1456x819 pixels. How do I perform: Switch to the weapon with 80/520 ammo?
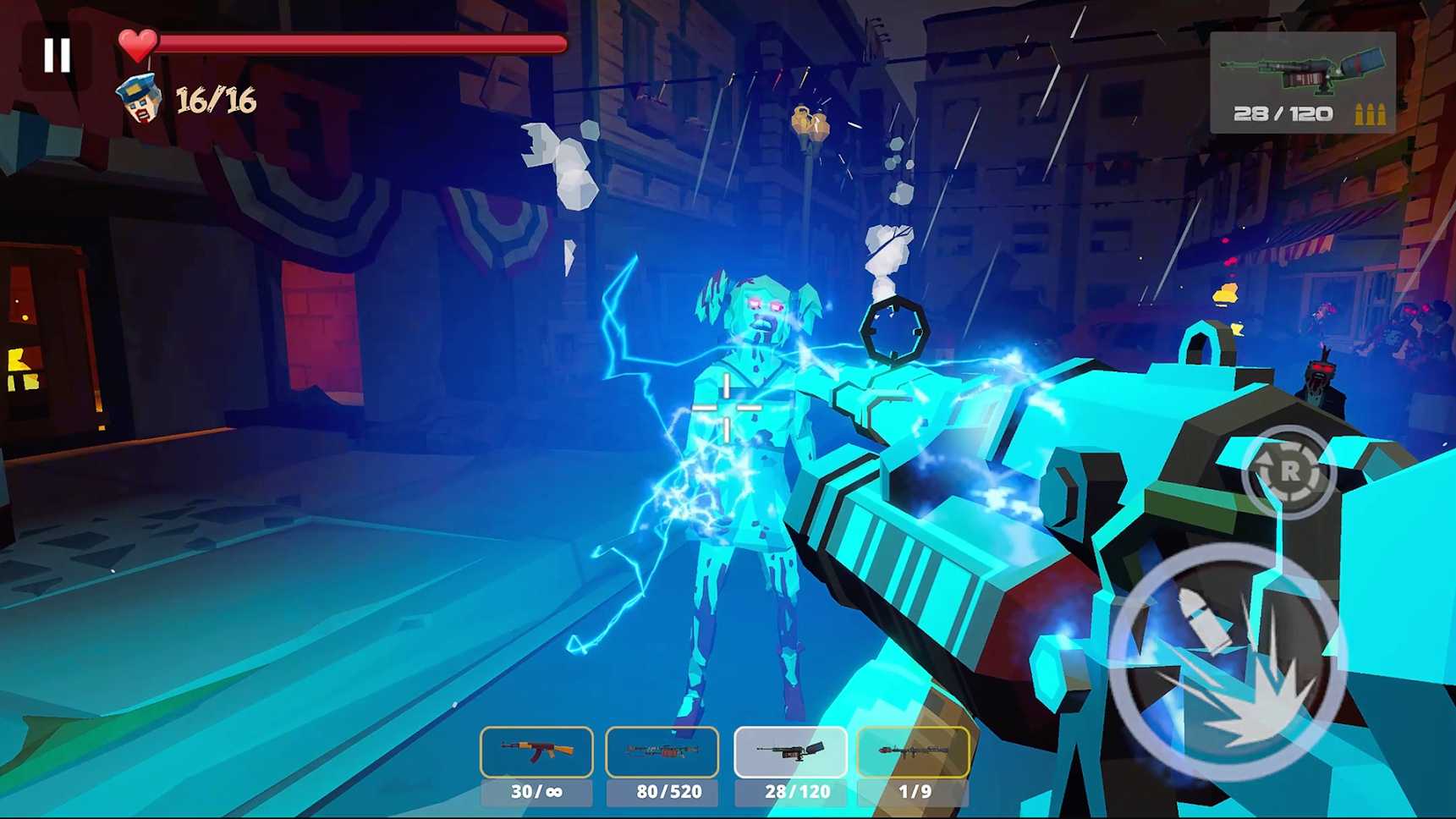click(x=662, y=752)
